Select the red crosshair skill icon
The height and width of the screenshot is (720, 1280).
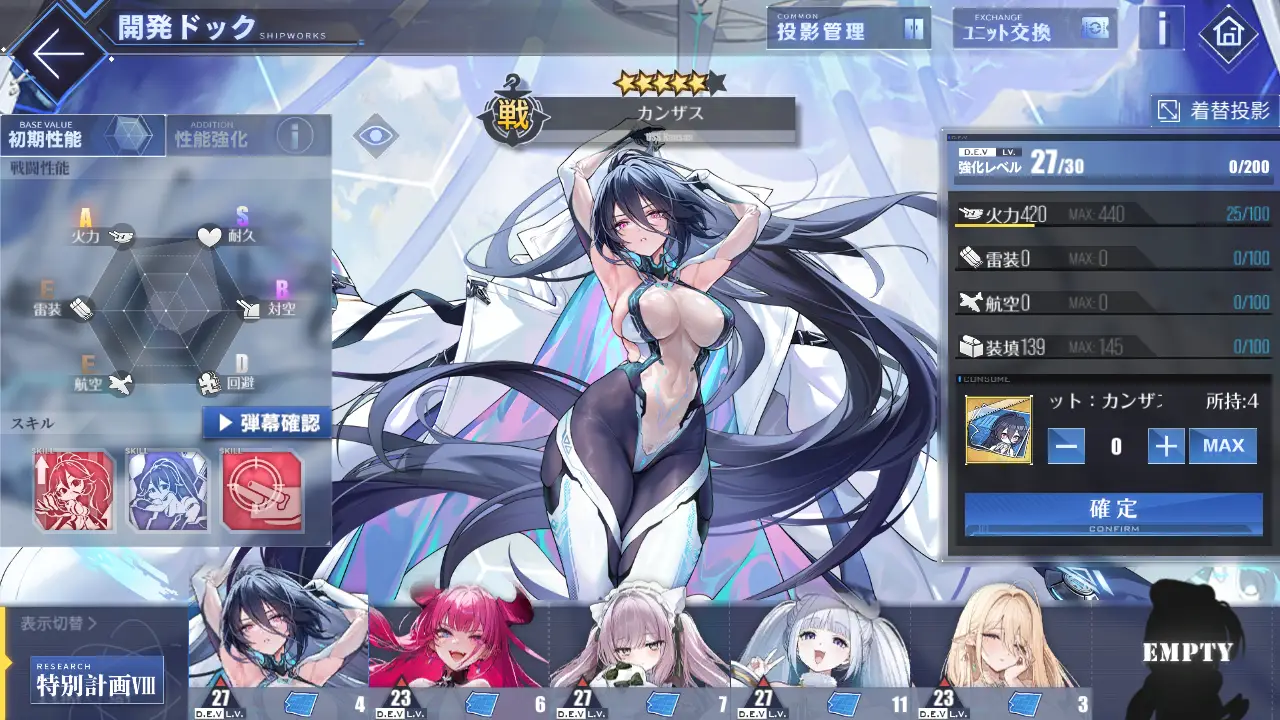point(261,490)
